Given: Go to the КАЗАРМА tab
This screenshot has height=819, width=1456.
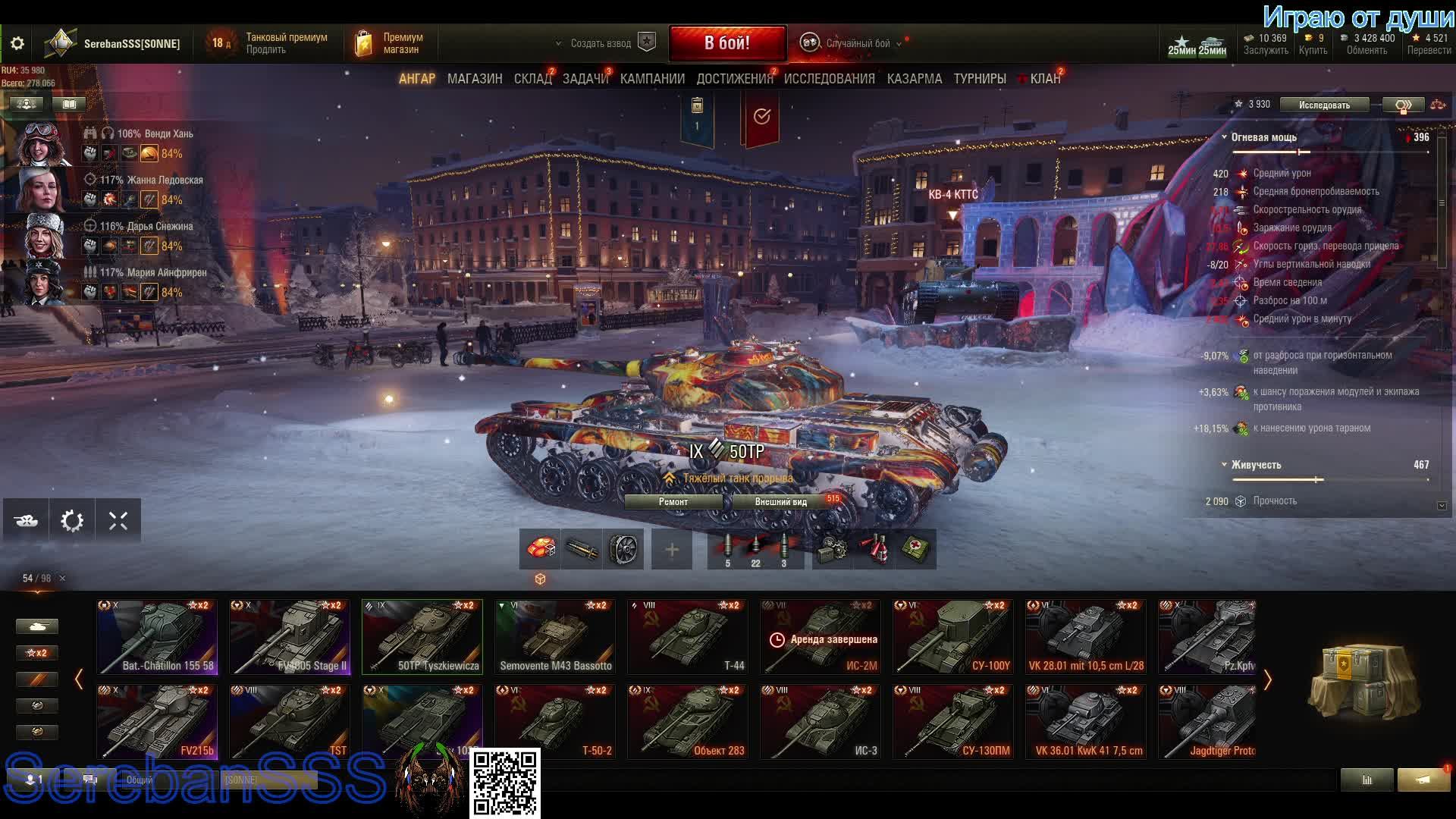Looking at the screenshot, I should tap(915, 79).
